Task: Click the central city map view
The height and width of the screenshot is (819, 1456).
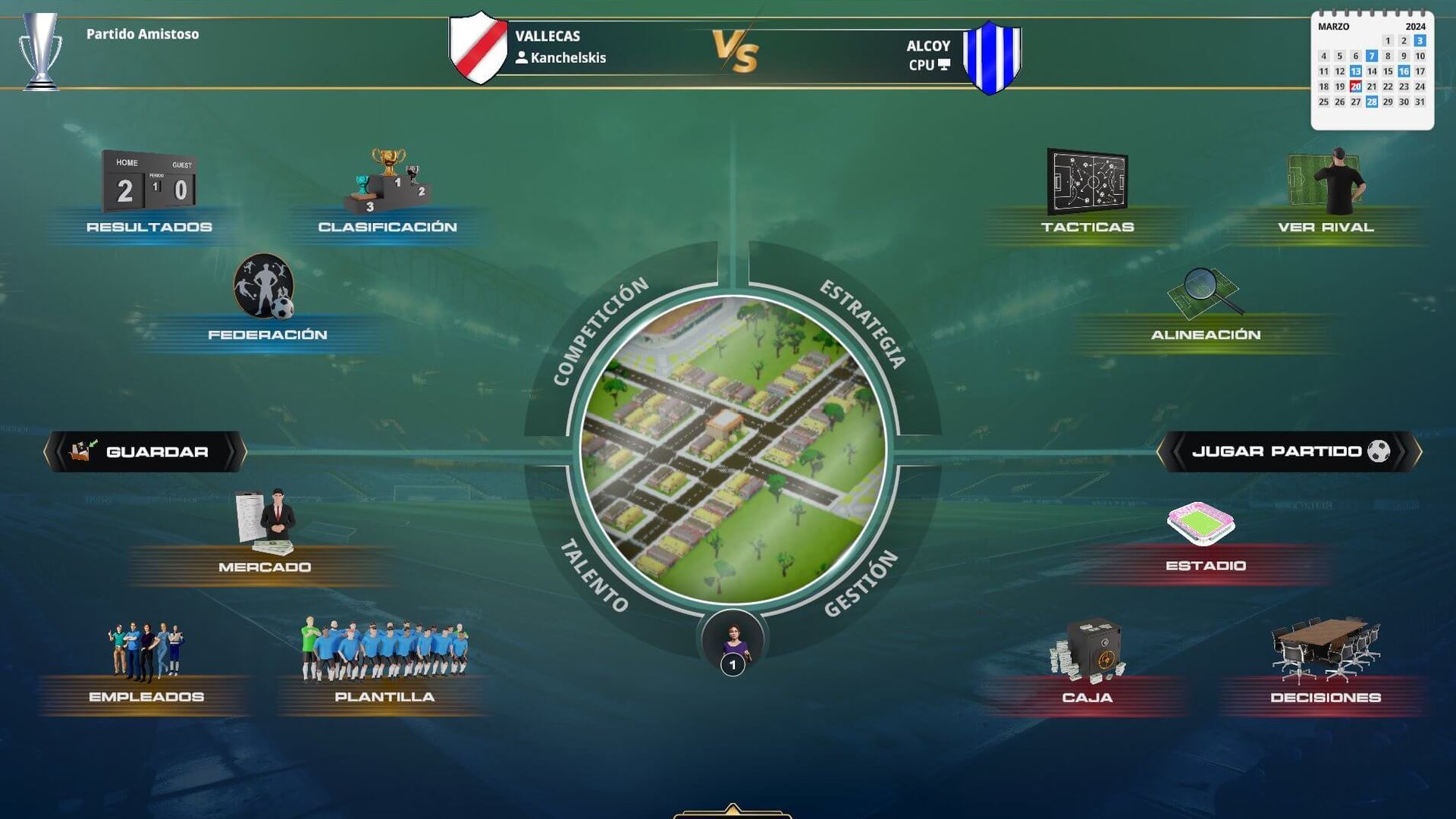Action: point(733,450)
